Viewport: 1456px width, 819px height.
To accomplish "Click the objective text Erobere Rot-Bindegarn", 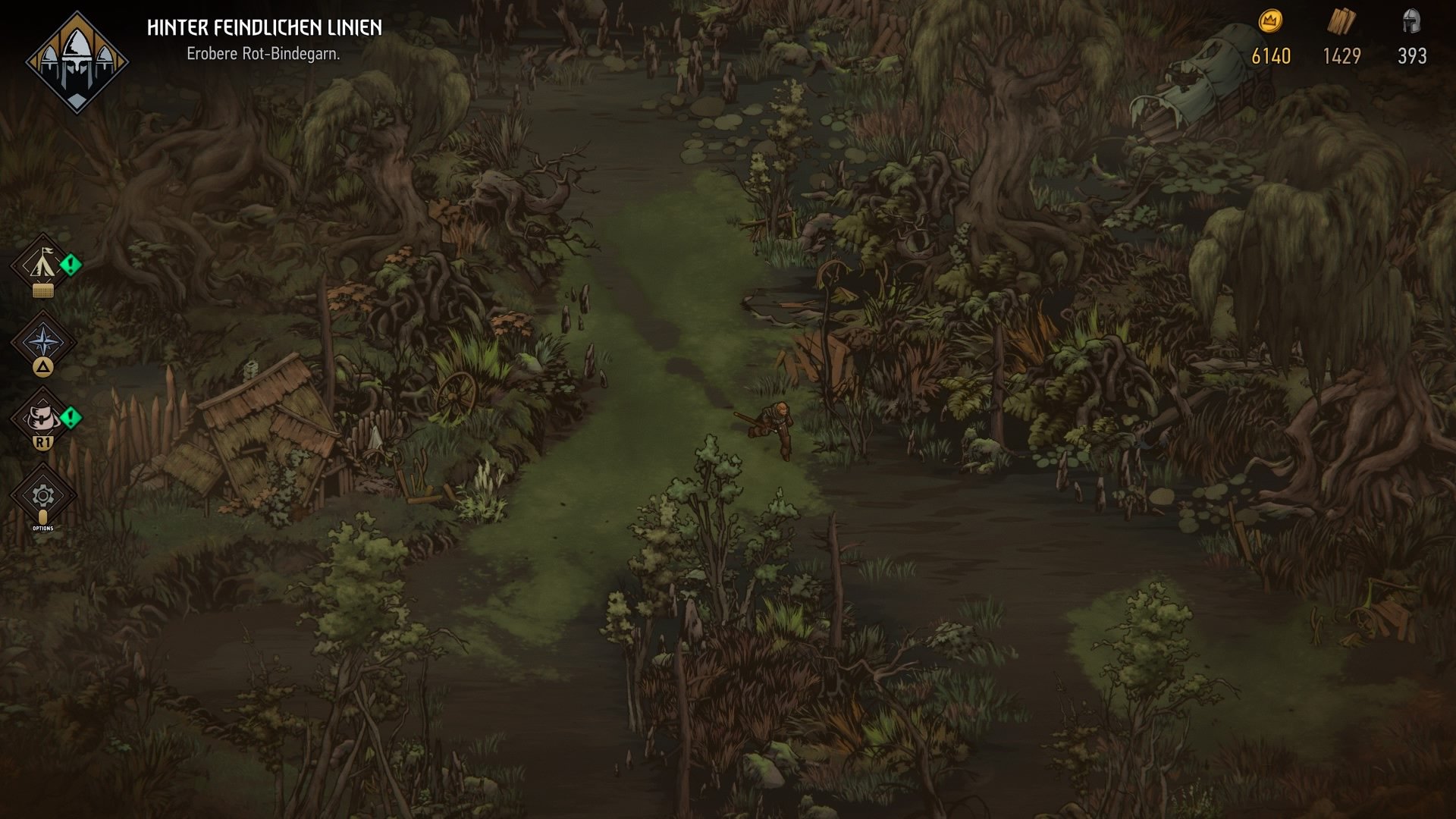I will [265, 54].
